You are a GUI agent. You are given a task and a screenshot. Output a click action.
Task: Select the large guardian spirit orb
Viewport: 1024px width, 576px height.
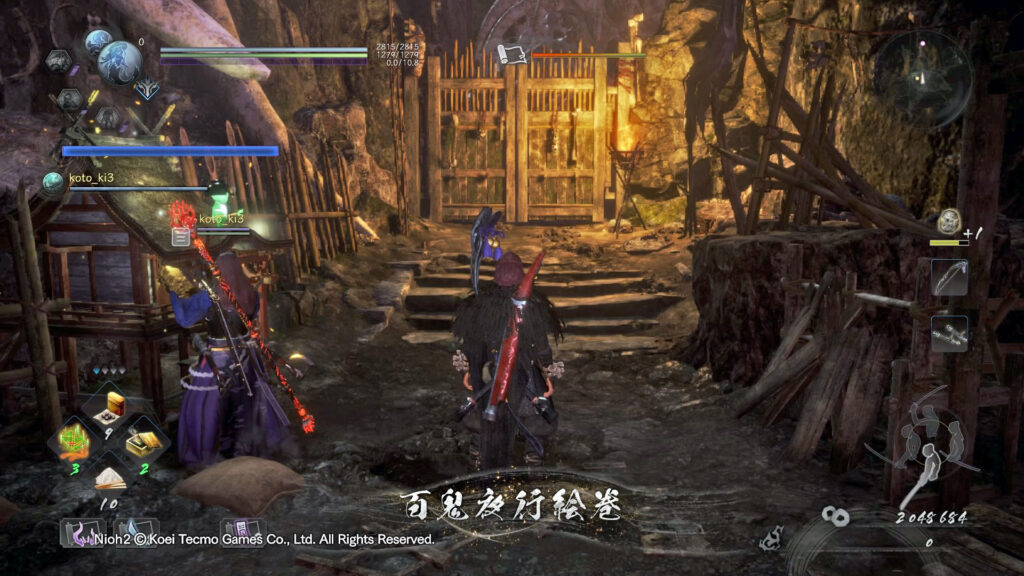click(119, 62)
